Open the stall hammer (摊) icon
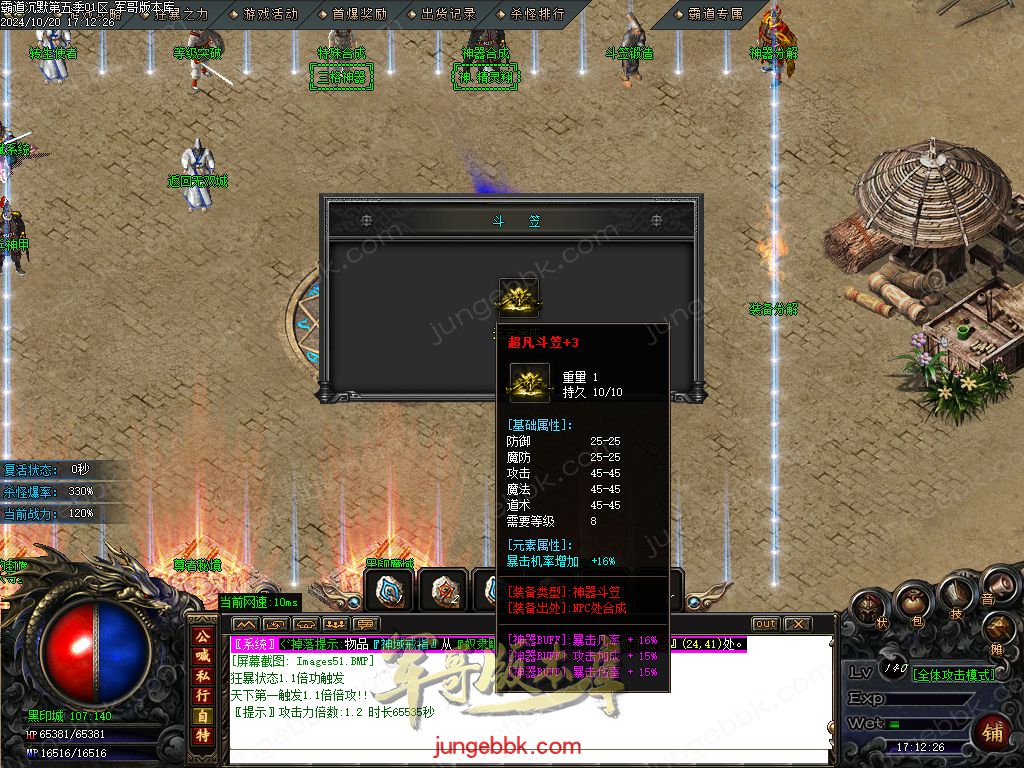The width and height of the screenshot is (1024, 768). coord(997,629)
